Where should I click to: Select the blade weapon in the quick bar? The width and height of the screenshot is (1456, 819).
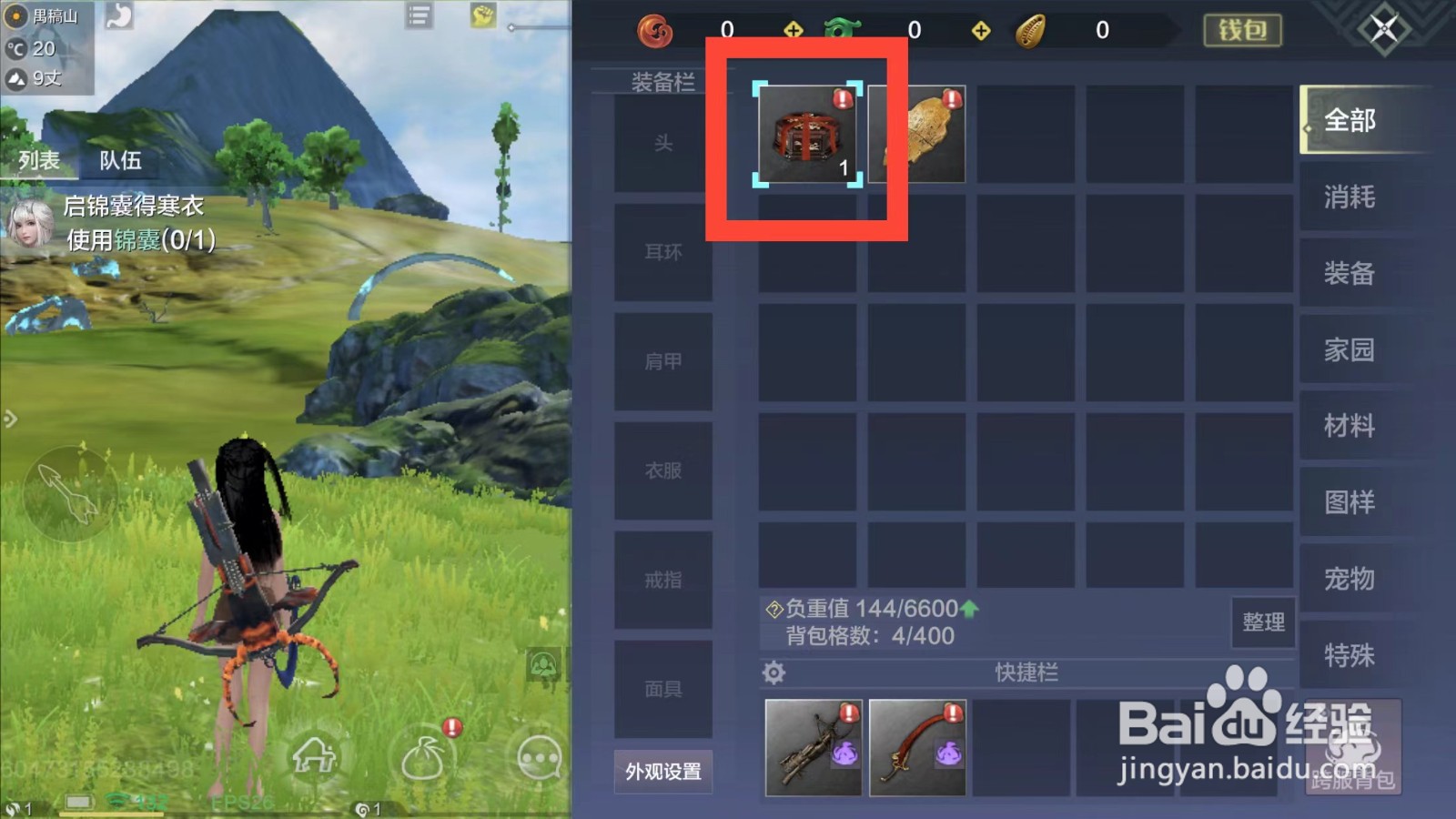click(917, 746)
